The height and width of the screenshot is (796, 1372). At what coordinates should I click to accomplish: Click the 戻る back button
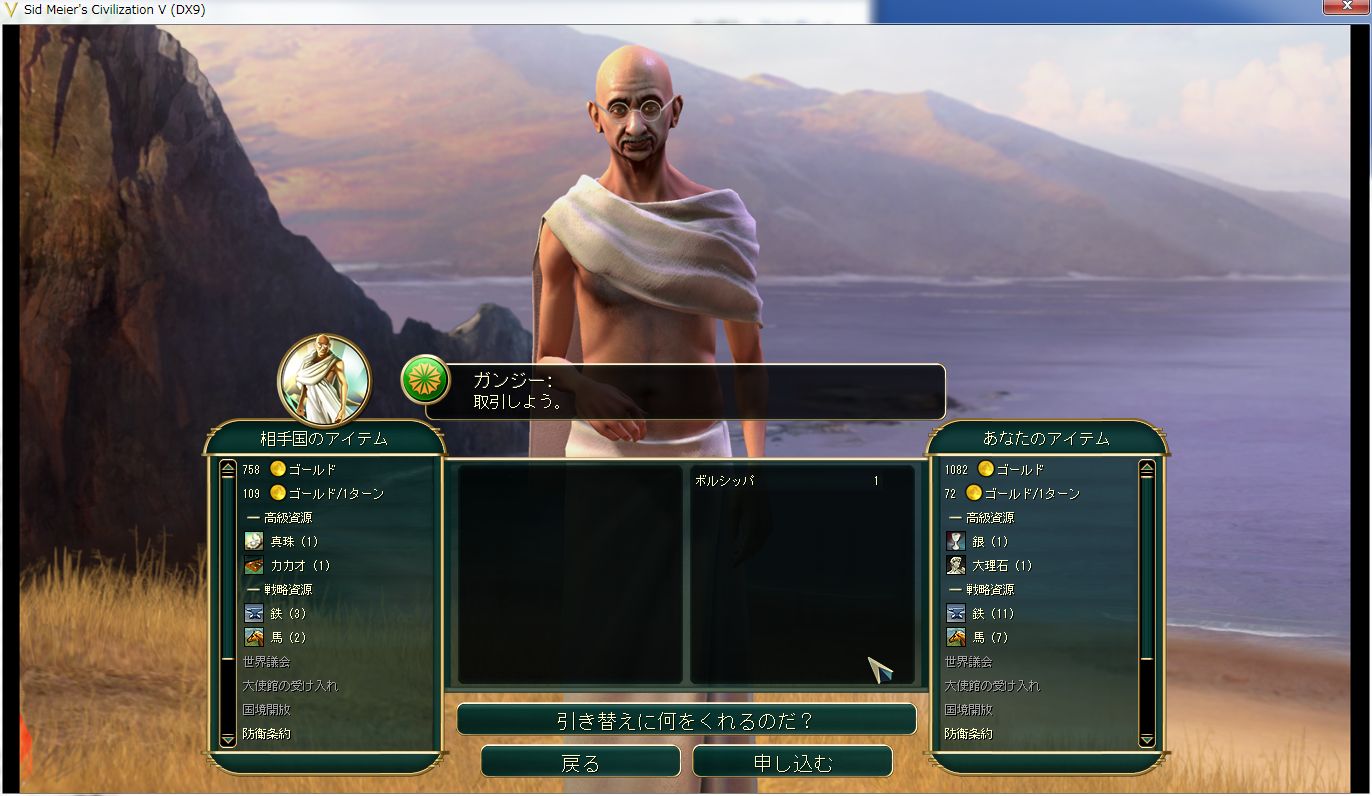coord(580,763)
